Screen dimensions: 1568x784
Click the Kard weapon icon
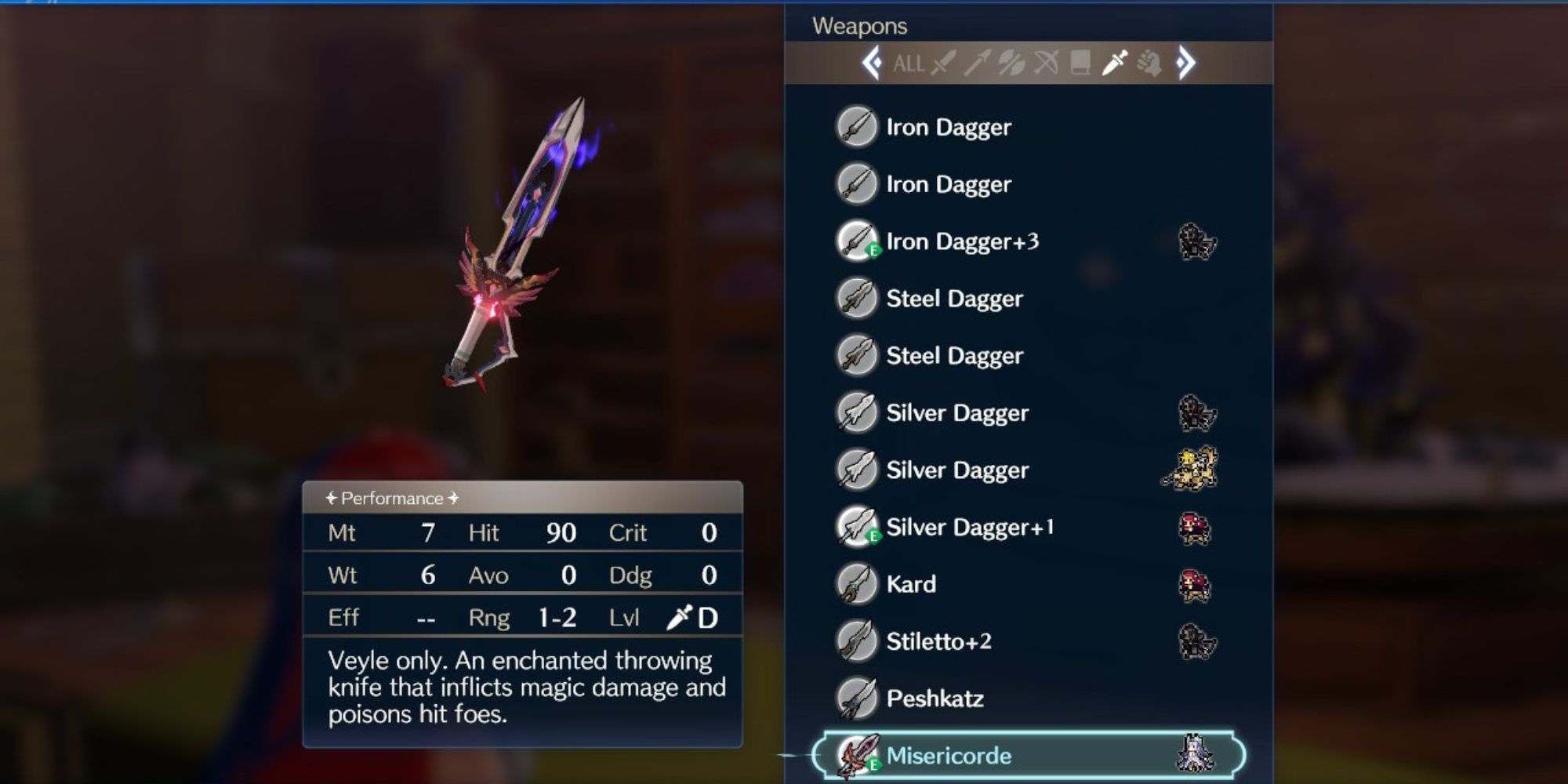(x=858, y=583)
